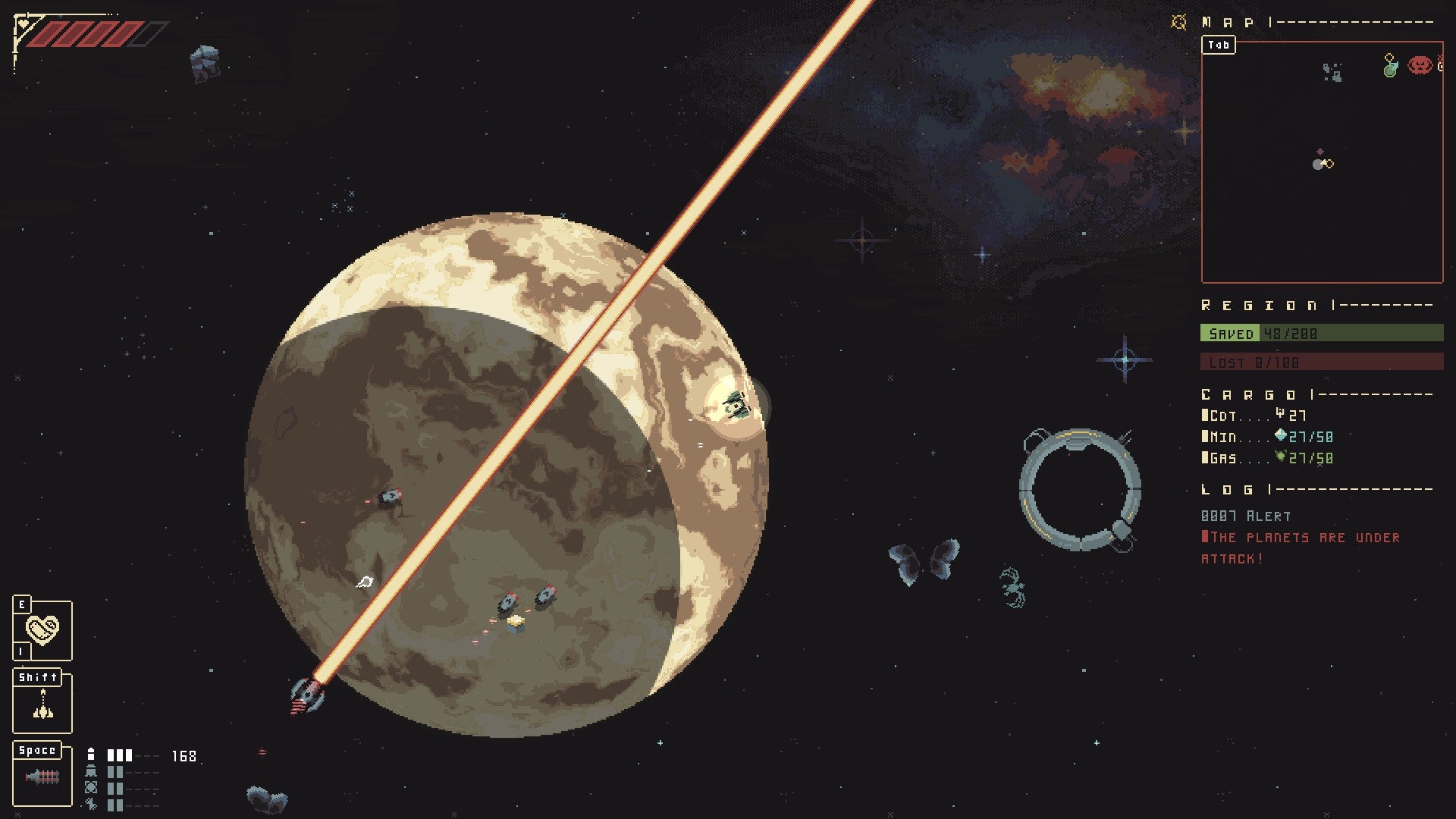Image resolution: width=1456 pixels, height=819 pixels.
Task: Toggle the Cdt cargo row indicator
Action: click(1206, 416)
